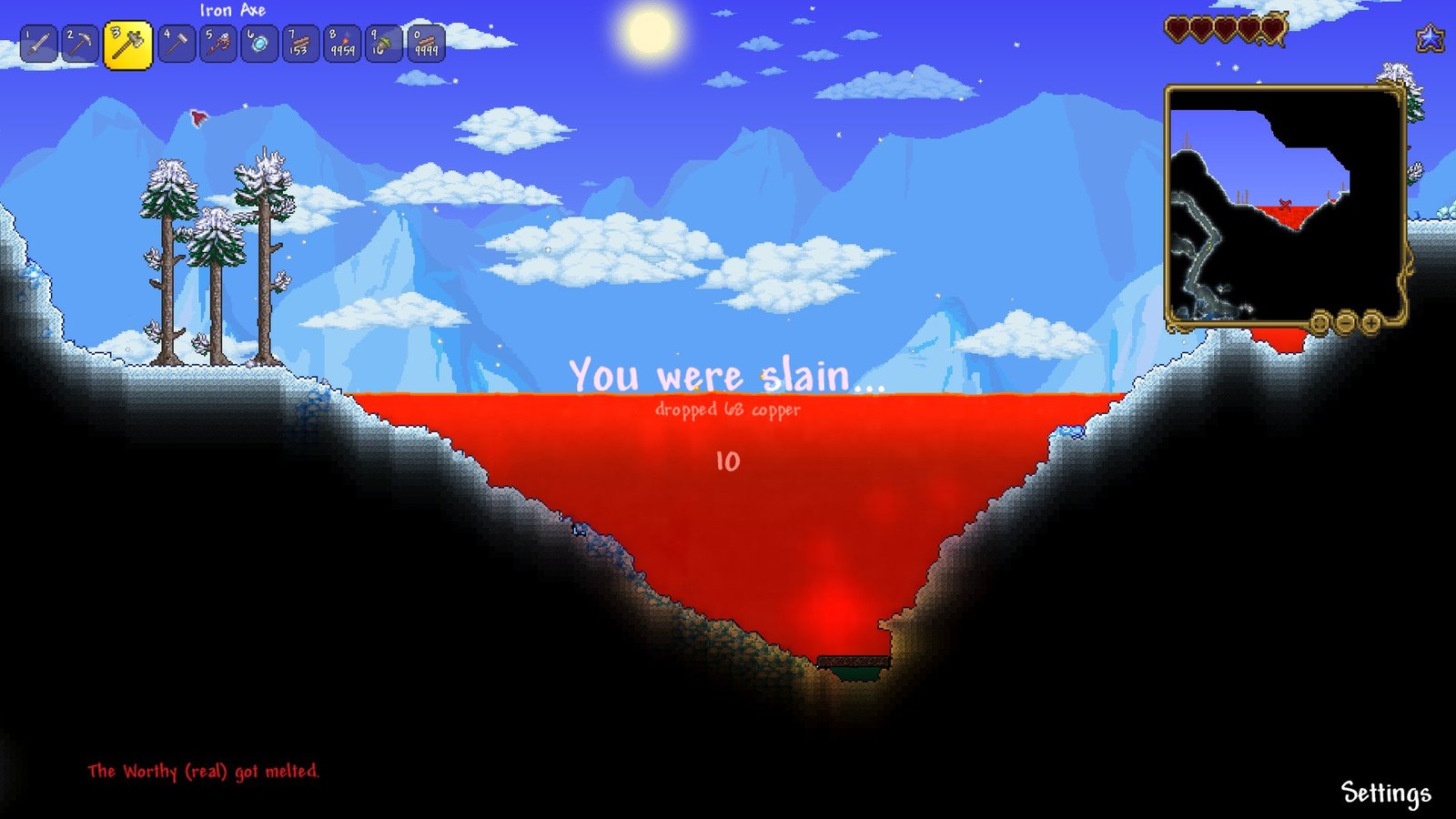Select the pickaxe in hotbar slot 2
This screenshot has height=819, width=1456.
pos(79,43)
